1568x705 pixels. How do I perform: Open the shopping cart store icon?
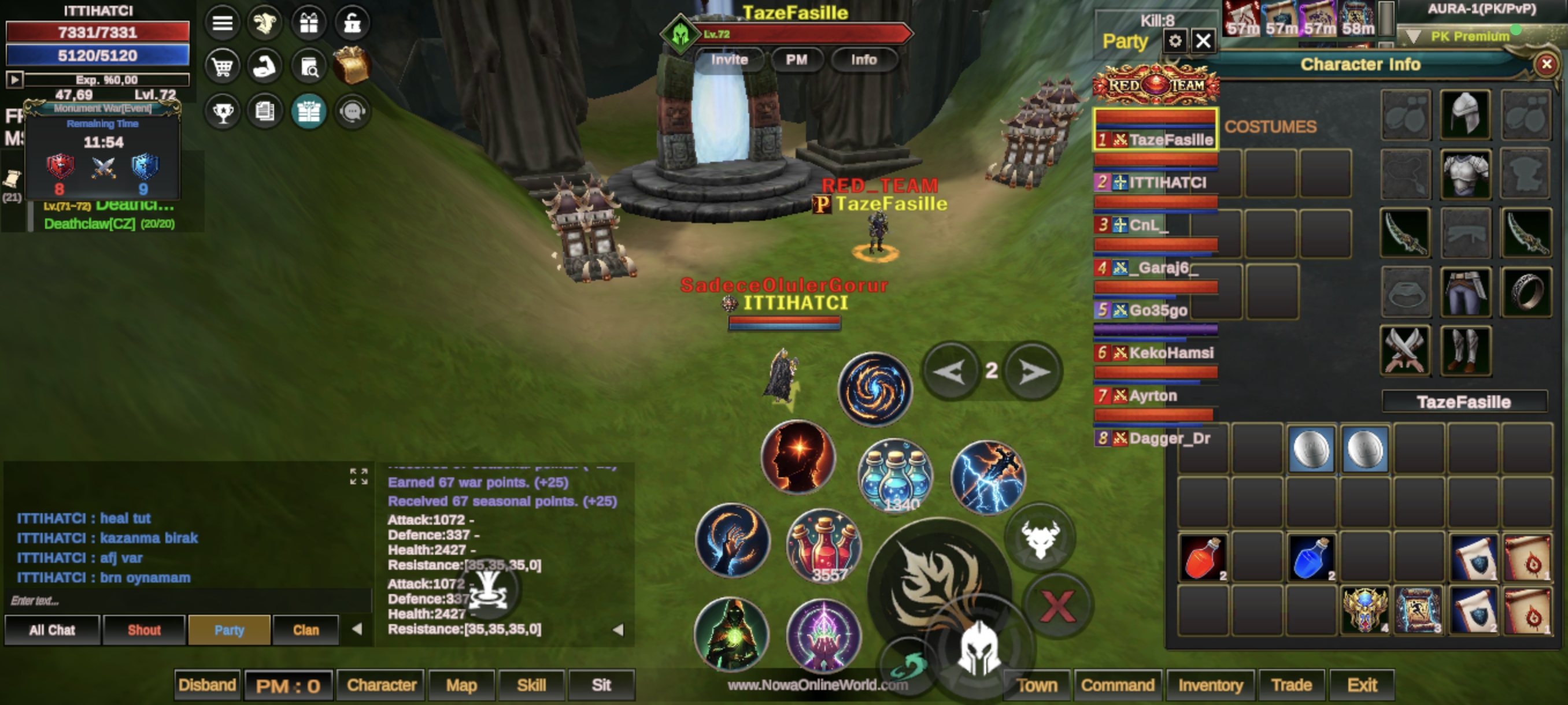pos(222,66)
